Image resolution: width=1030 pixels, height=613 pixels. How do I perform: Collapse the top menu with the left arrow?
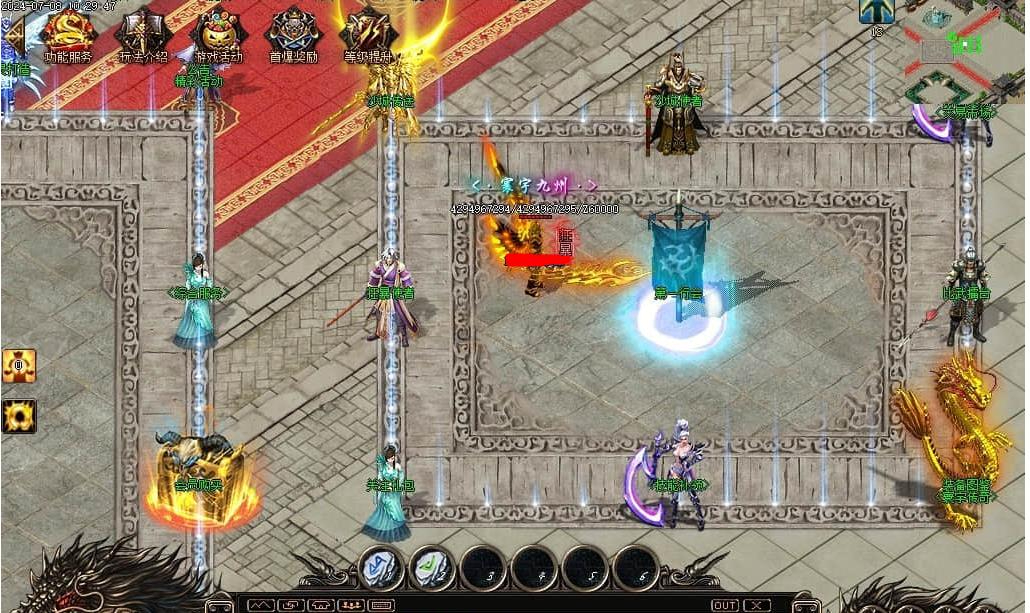tap(12, 35)
